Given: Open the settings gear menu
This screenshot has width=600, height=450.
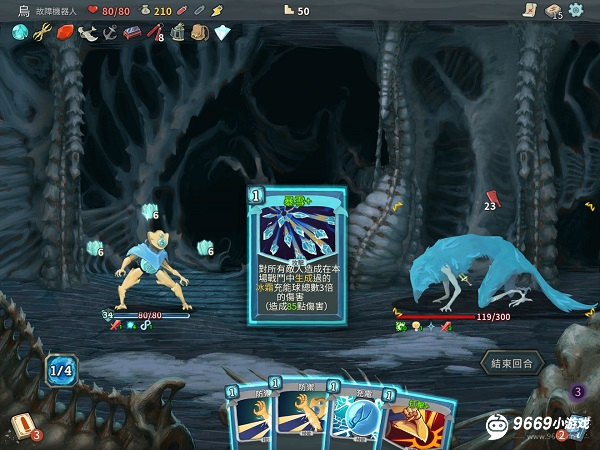Looking at the screenshot, I should point(576,10).
